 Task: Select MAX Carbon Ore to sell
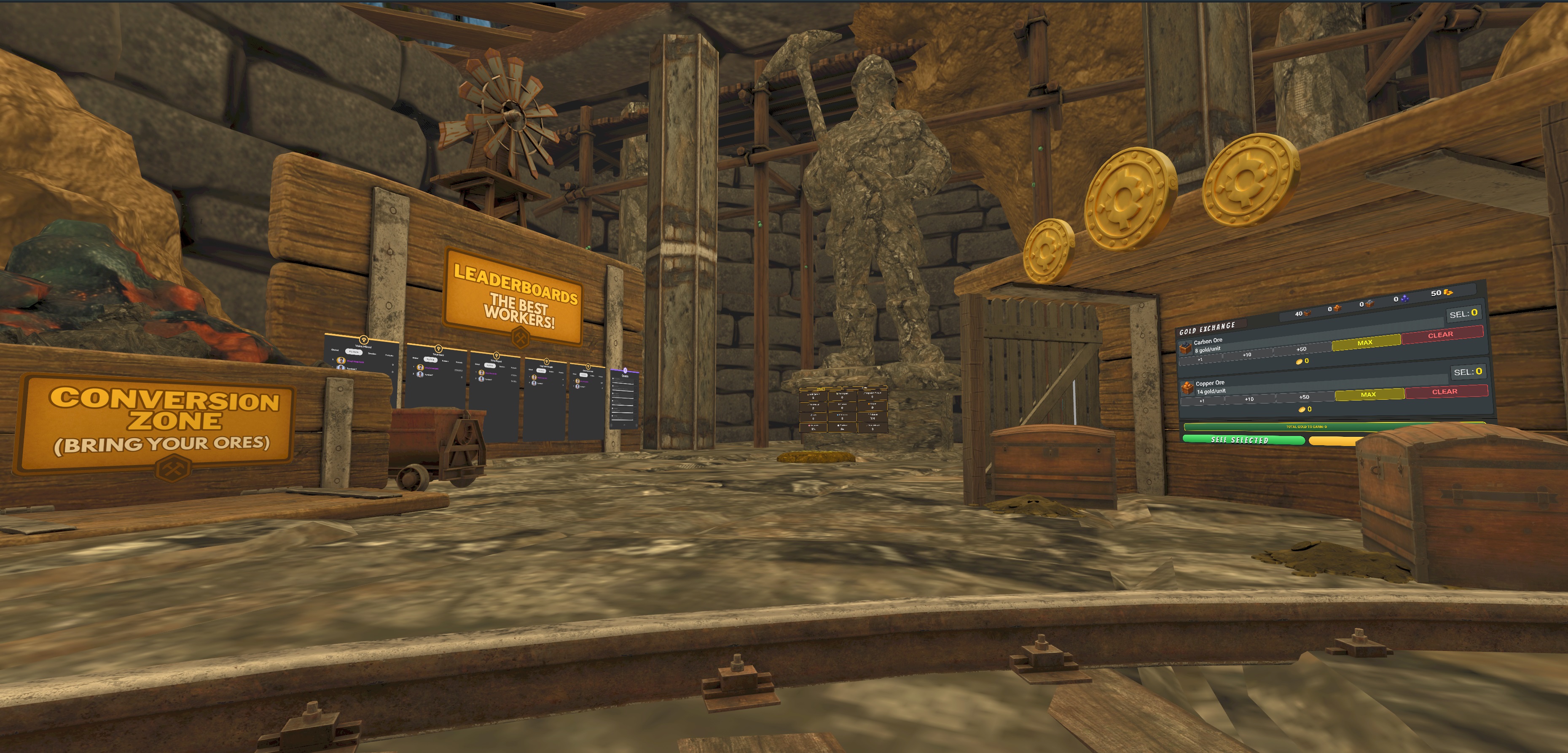(x=1365, y=343)
